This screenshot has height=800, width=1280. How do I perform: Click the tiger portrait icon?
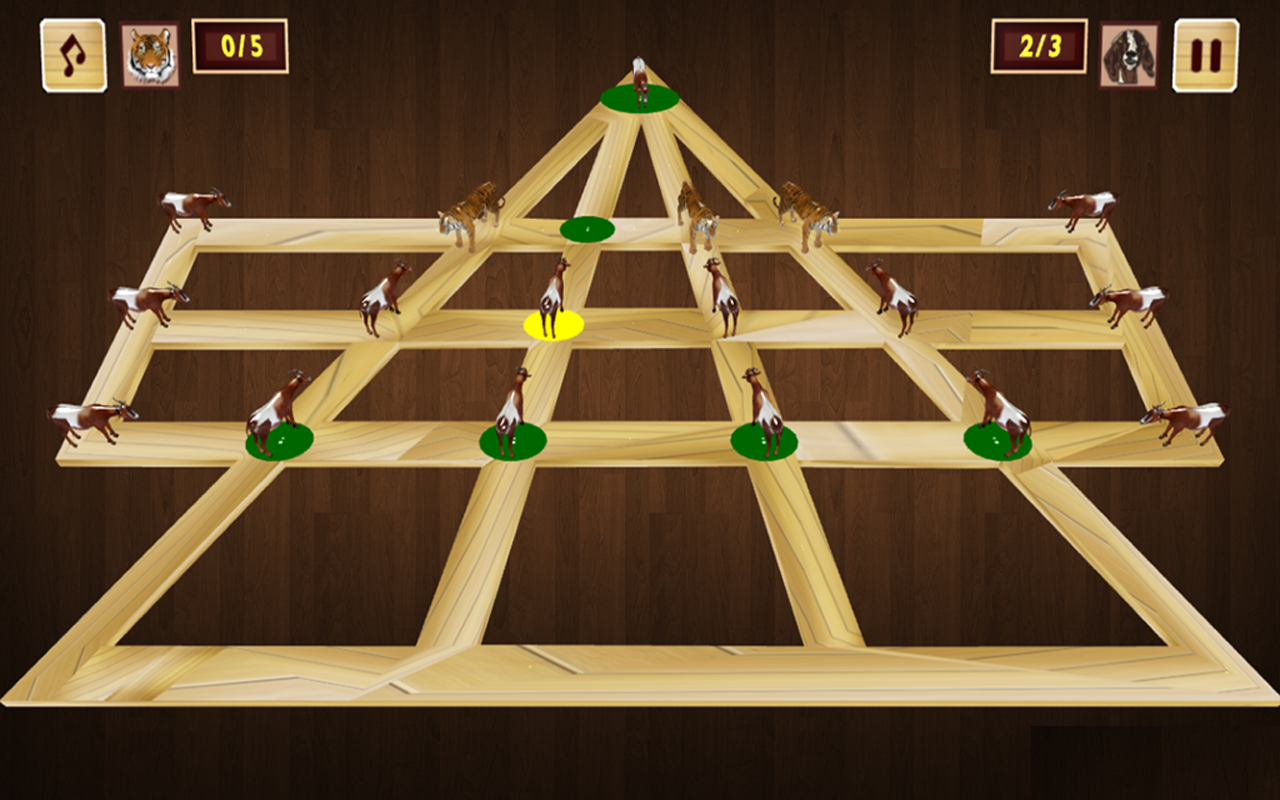coord(151,55)
